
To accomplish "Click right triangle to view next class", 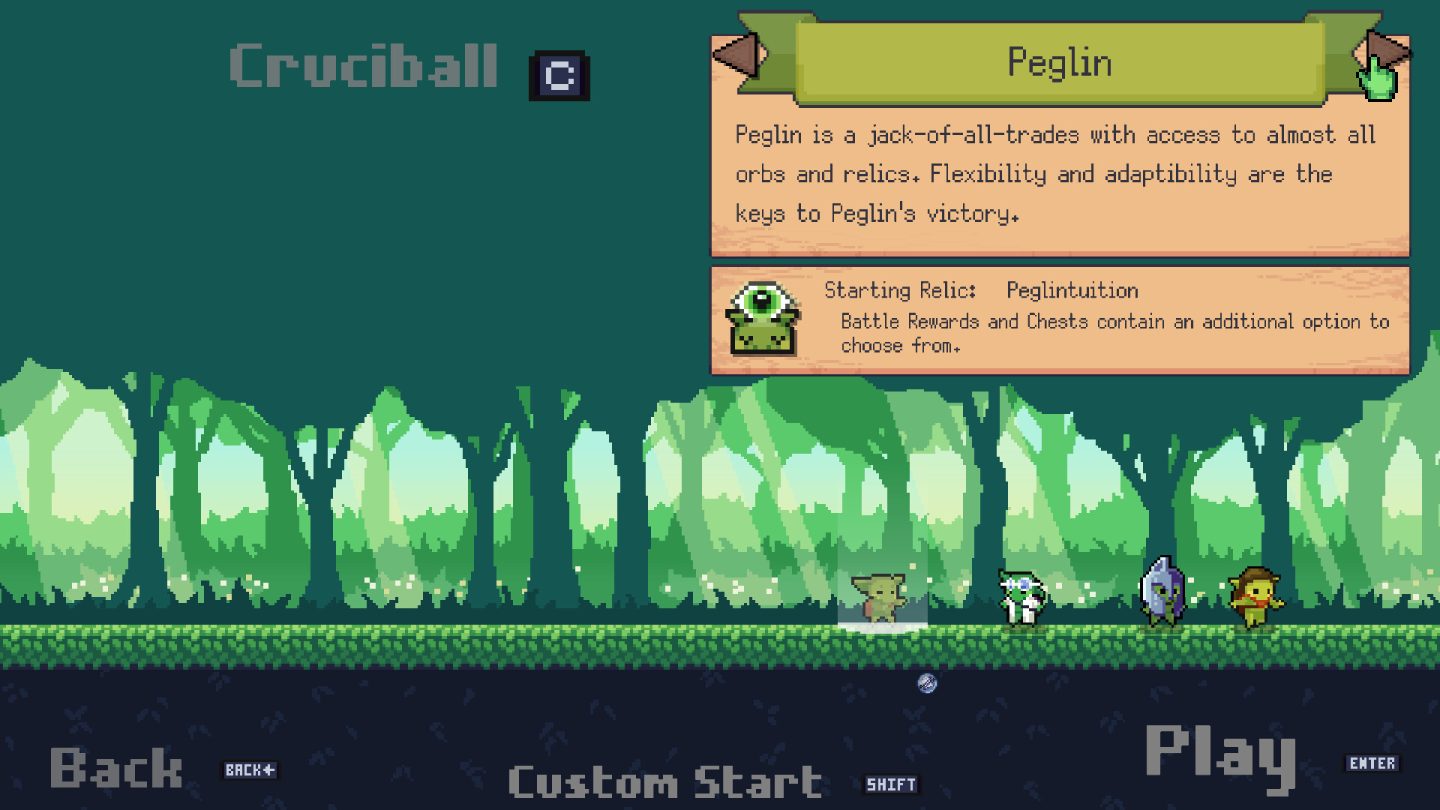I will [x=1386, y=46].
